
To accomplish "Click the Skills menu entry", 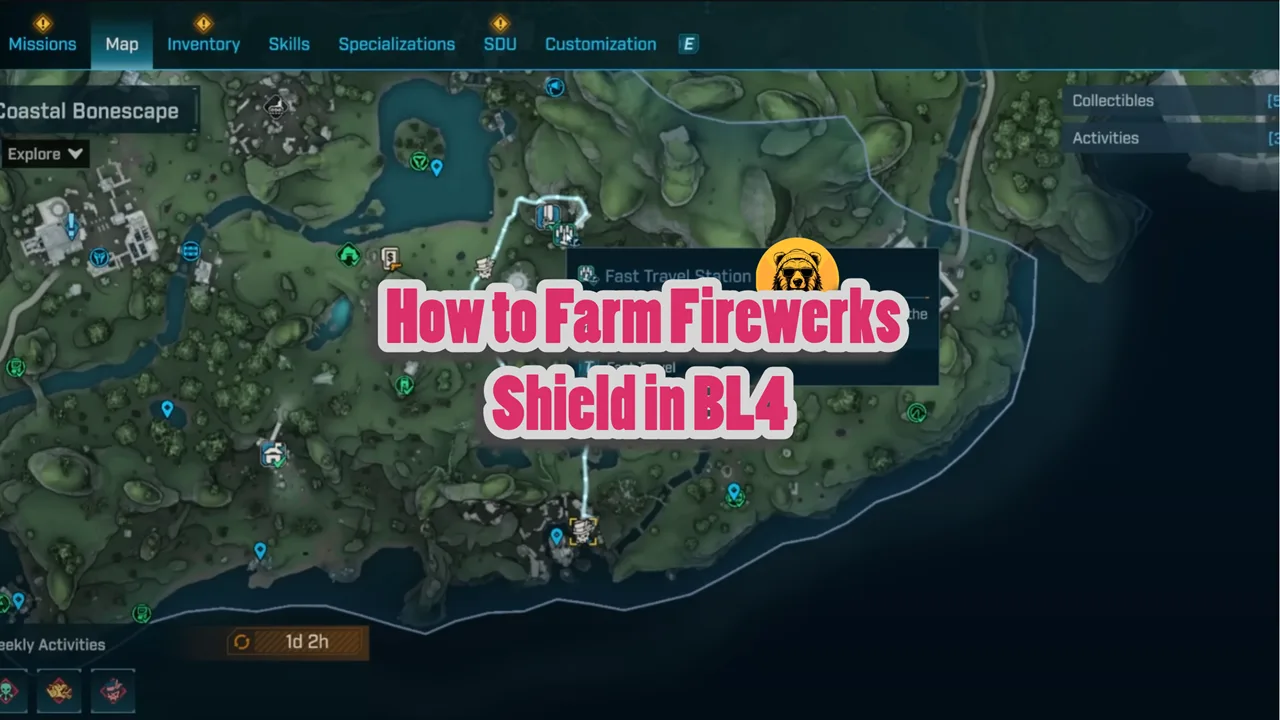I will pyautogui.click(x=289, y=44).
